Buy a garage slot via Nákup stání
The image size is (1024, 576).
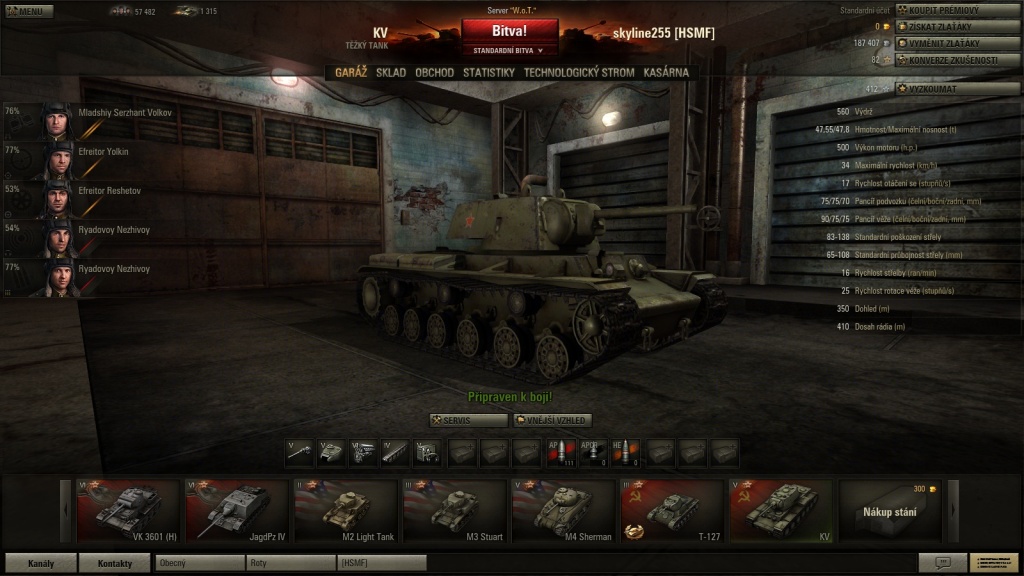[x=889, y=511]
